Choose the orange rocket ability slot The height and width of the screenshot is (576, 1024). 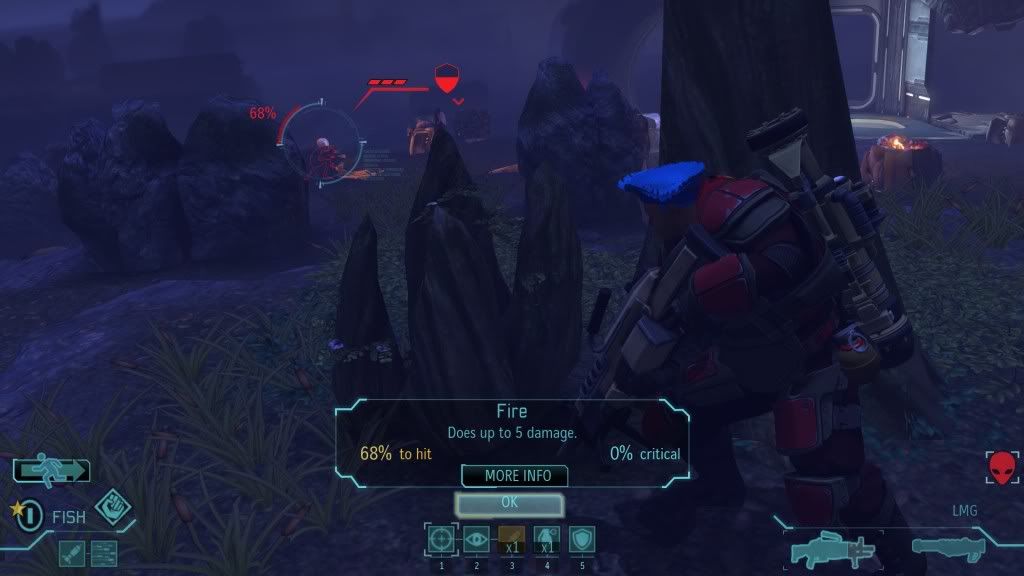[x=511, y=540]
